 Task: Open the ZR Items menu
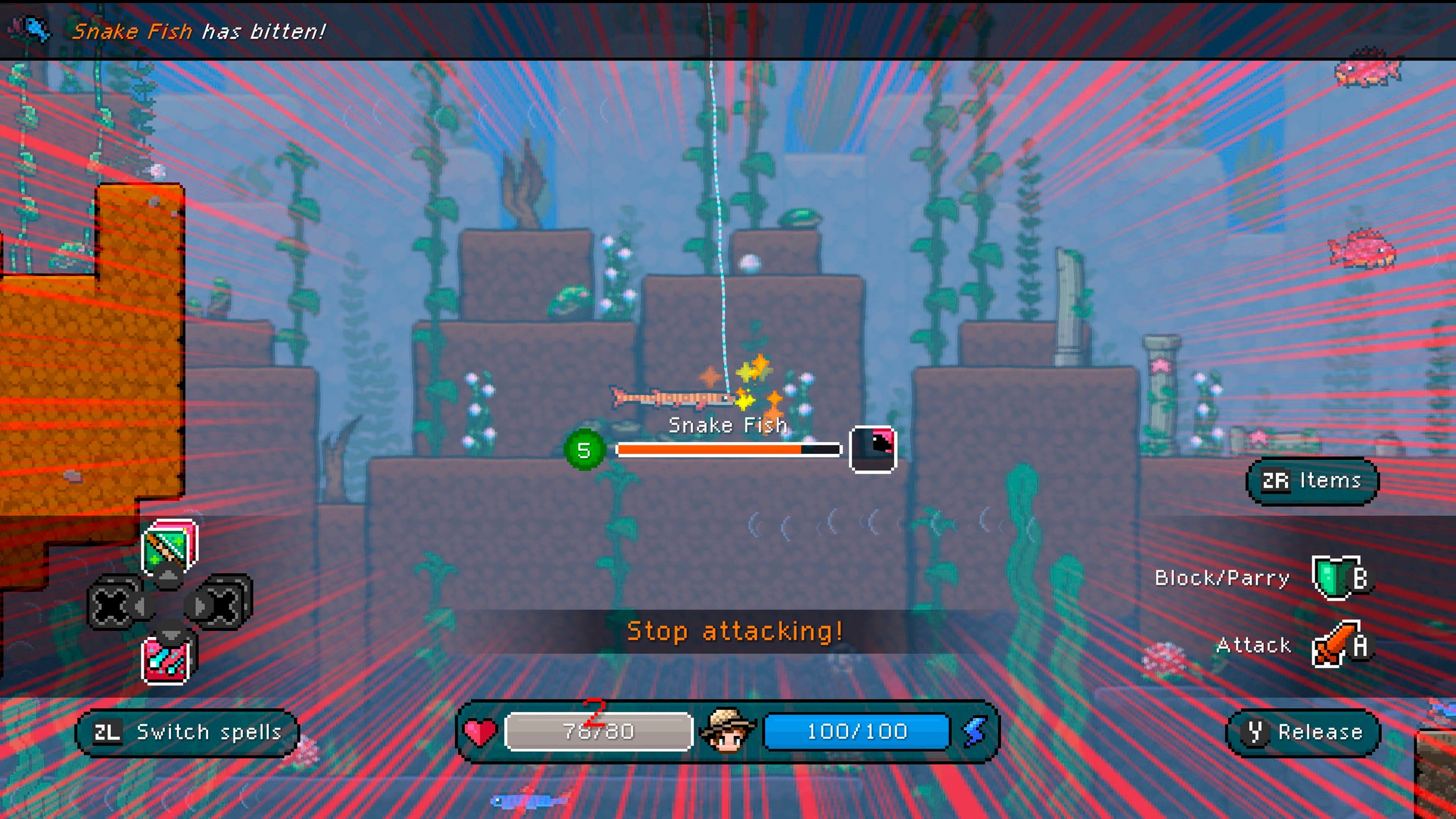tap(1312, 480)
